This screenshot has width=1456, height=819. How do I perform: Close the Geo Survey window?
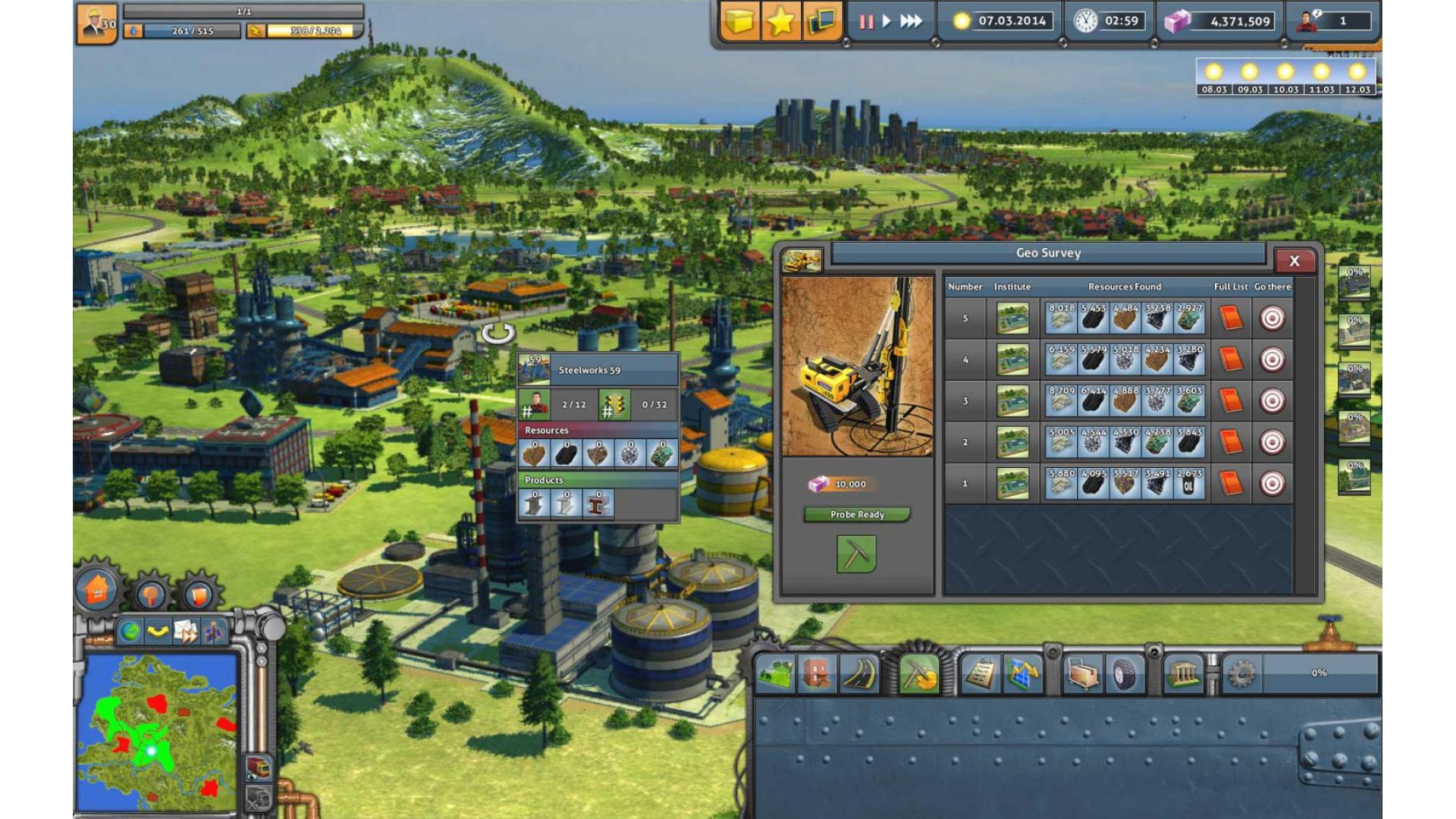[x=1294, y=261]
